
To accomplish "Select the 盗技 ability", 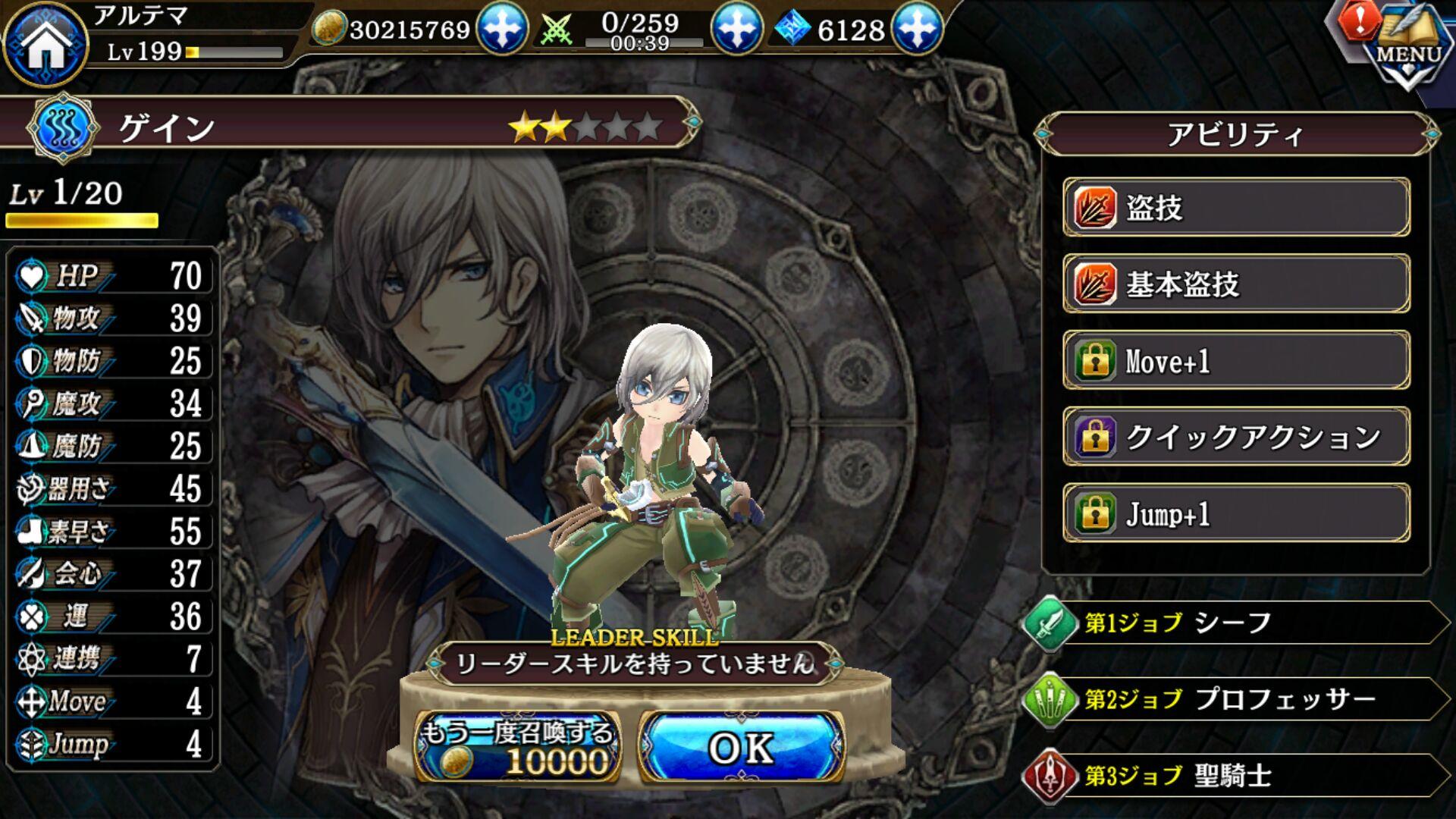I will pos(1236,208).
